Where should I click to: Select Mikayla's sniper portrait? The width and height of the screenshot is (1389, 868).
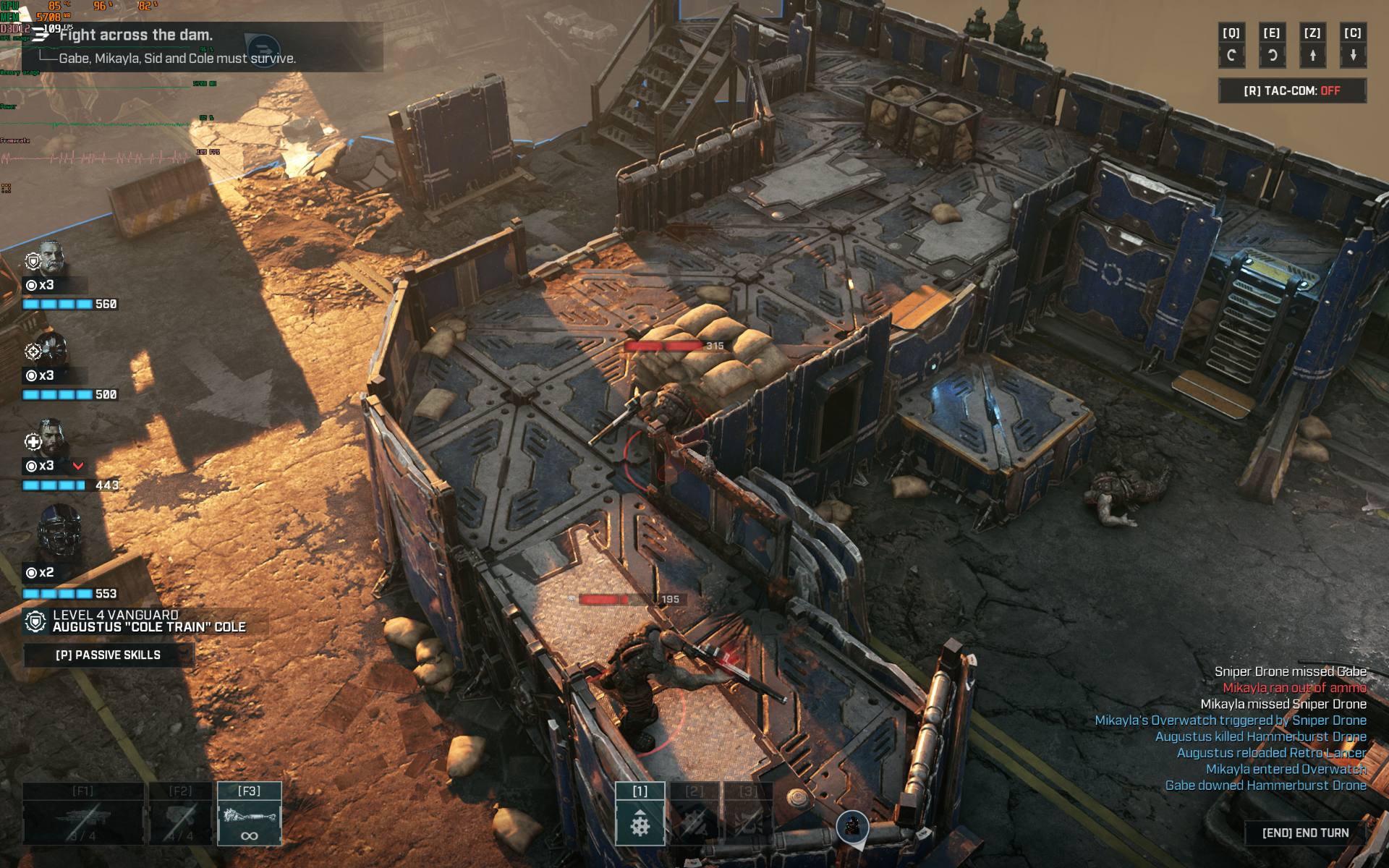52,349
